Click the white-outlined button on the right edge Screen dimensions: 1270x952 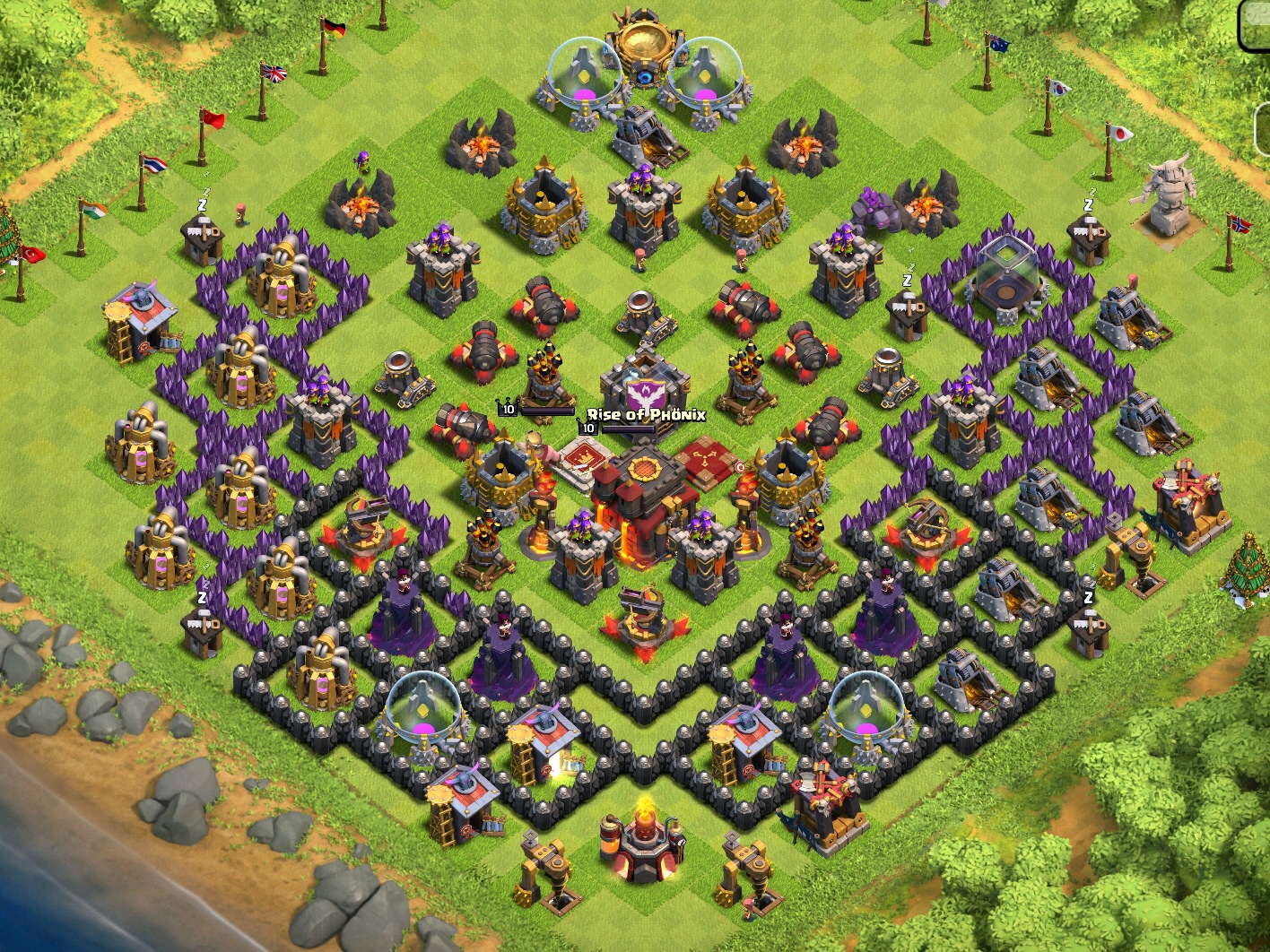point(1262,131)
